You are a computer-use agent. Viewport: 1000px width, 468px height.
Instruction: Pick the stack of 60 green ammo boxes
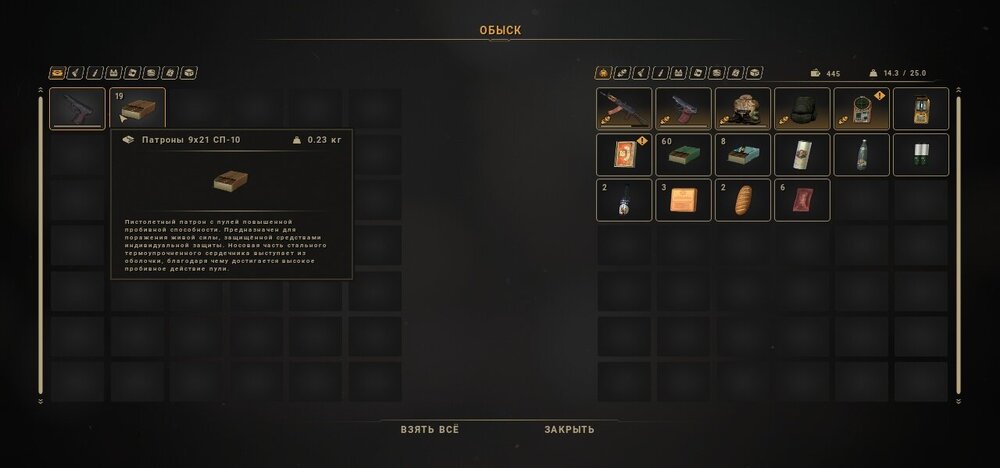[684, 155]
